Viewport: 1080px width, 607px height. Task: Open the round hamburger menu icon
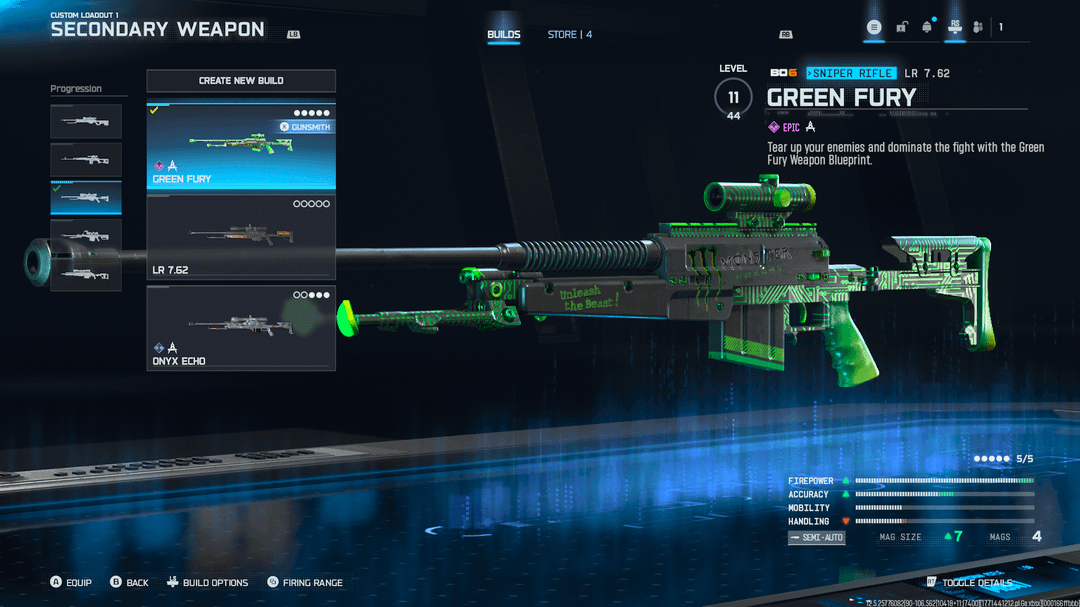tap(874, 27)
